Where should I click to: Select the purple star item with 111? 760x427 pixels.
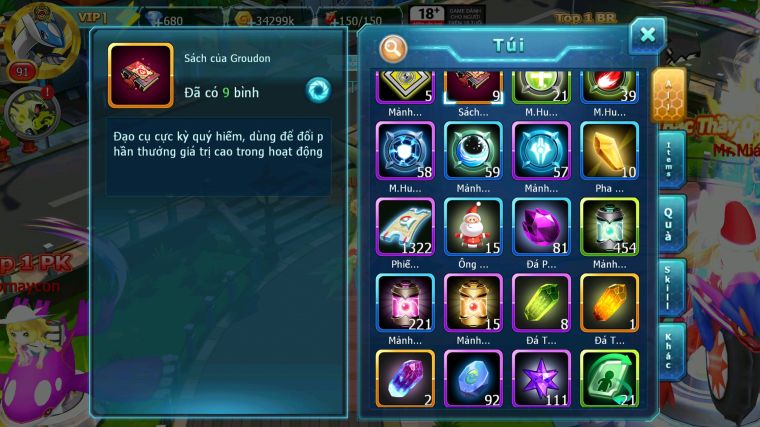541,378
